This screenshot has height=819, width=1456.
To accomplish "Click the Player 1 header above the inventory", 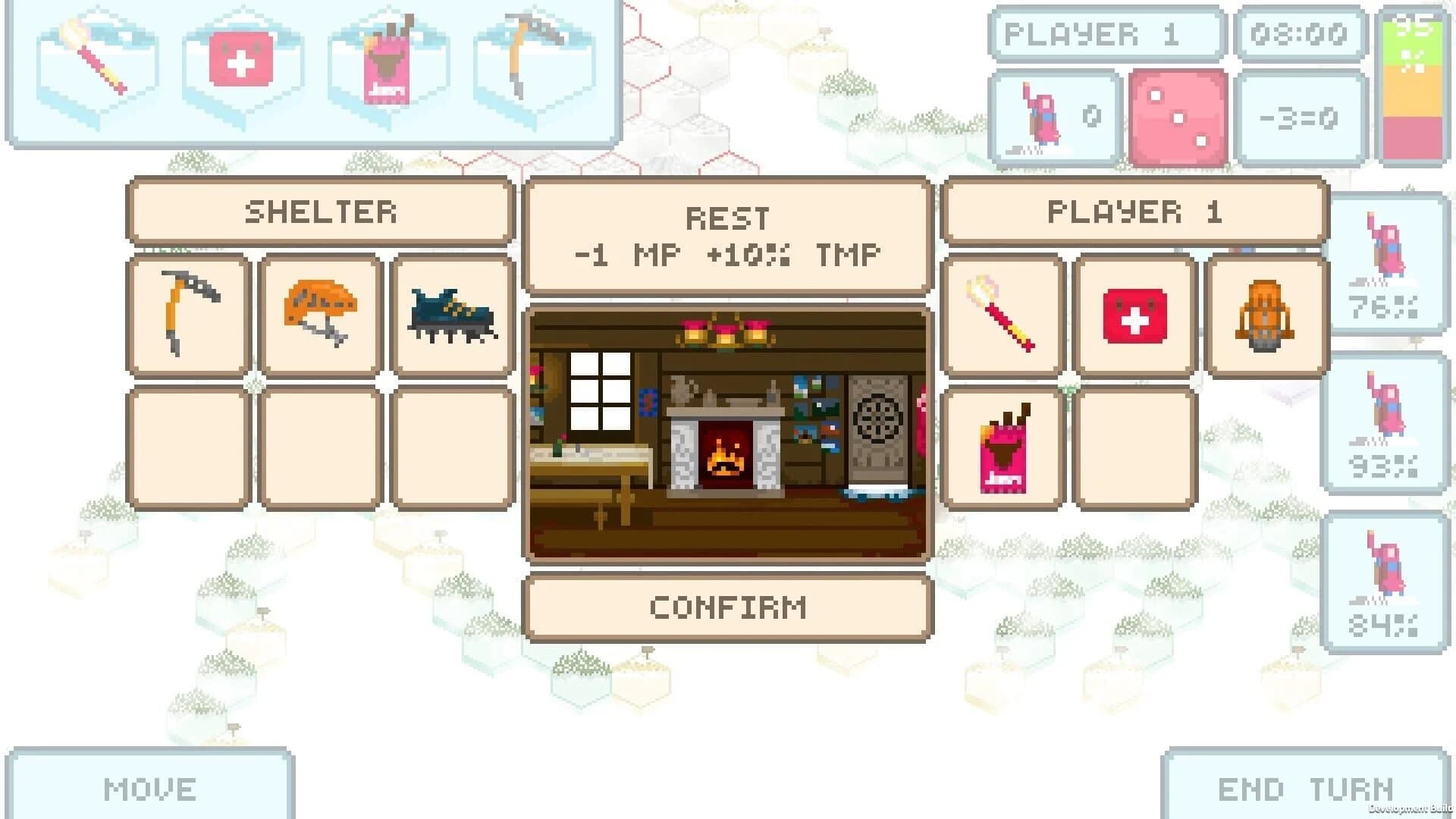I will (x=1134, y=212).
